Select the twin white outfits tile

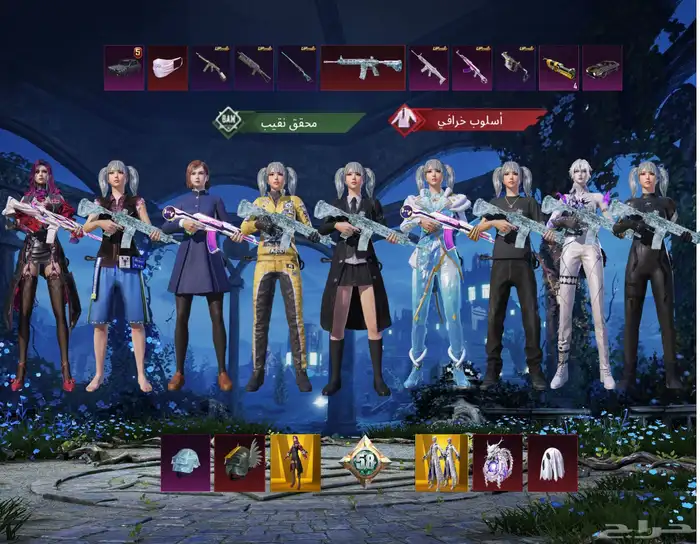pos(441,463)
